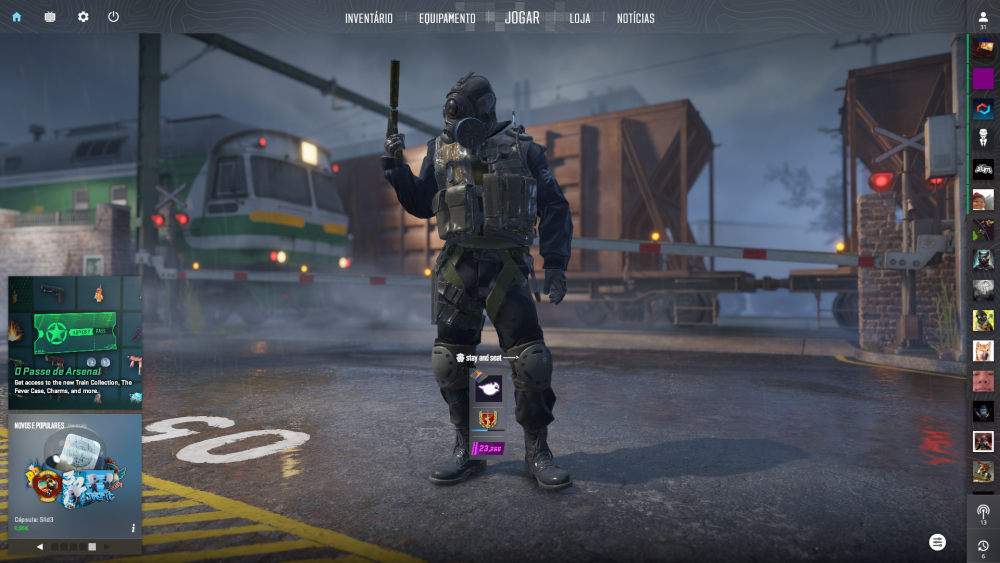Click the power quit icon
The height and width of the screenshot is (563, 1000).
[113, 17]
